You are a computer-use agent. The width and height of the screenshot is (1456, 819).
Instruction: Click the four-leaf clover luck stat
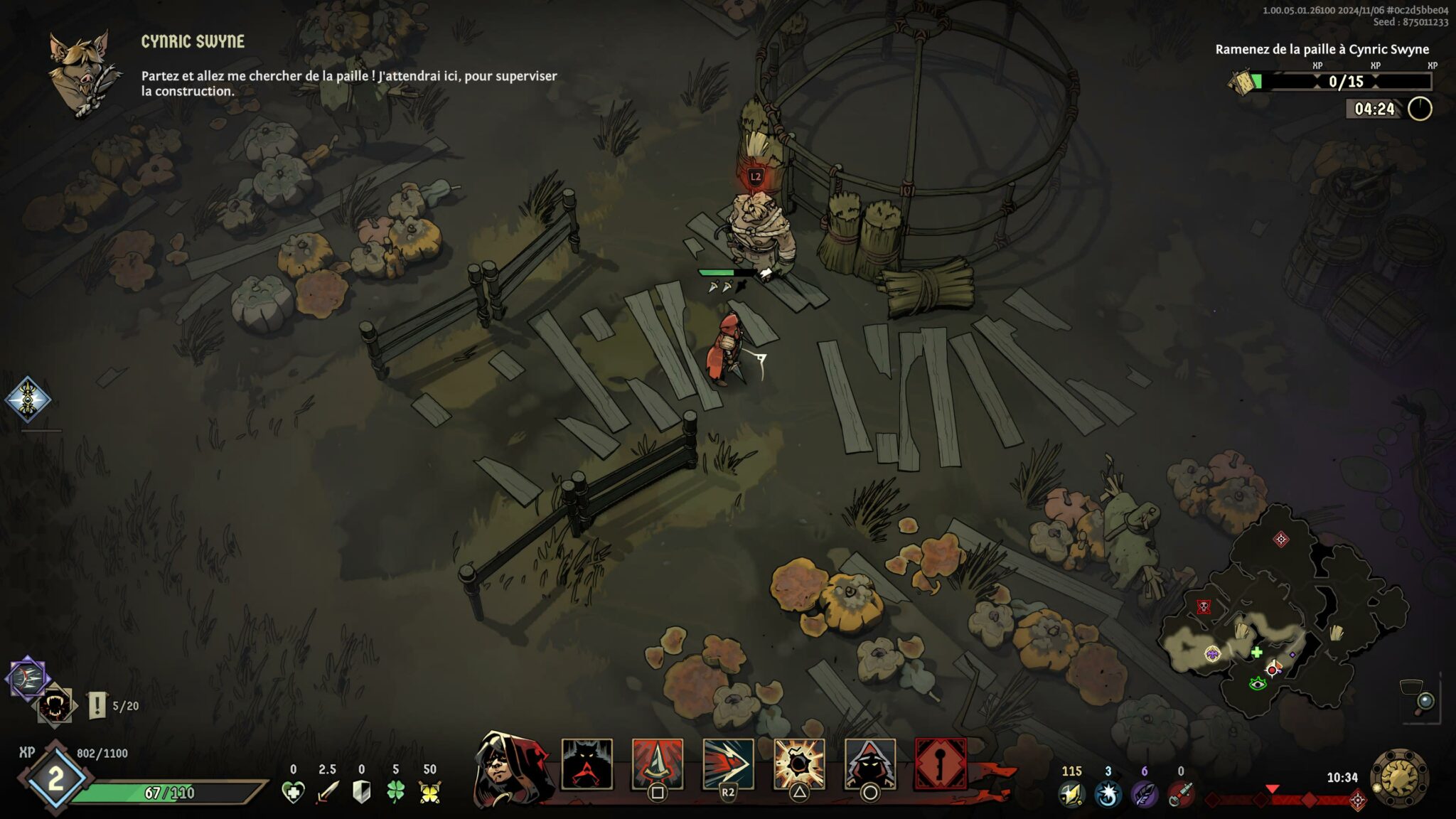[x=395, y=792]
